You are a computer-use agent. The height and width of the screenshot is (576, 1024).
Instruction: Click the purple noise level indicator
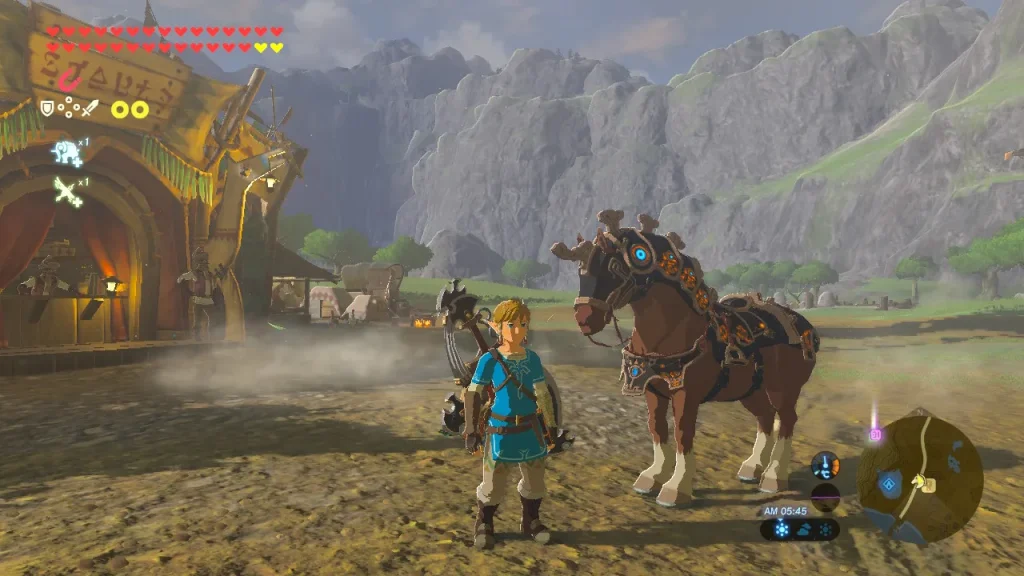[x=826, y=496]
